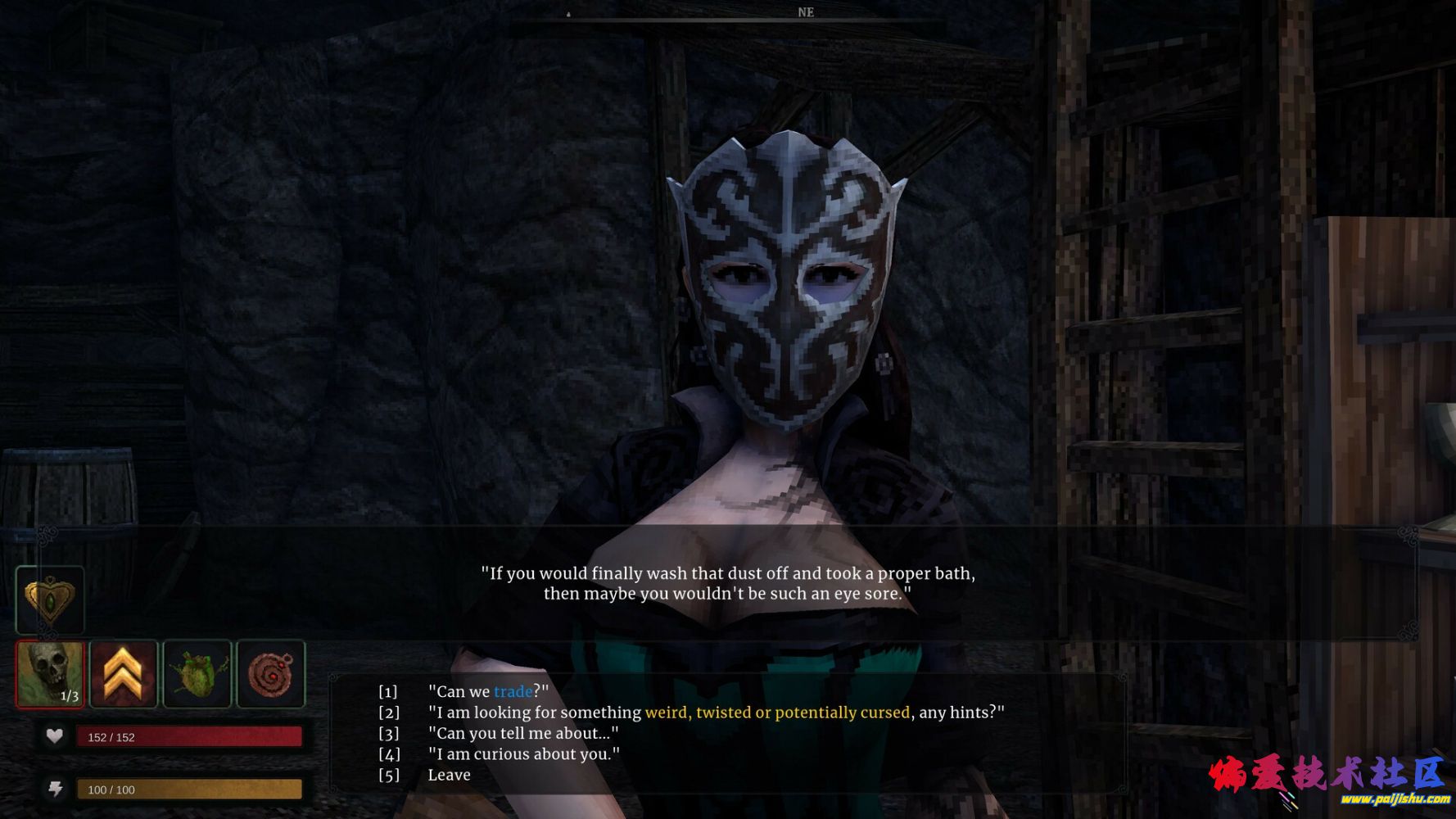Screen dimensions: 1456x819
Task: Select "Can you tell me about..." option
Action: point(522,733)
